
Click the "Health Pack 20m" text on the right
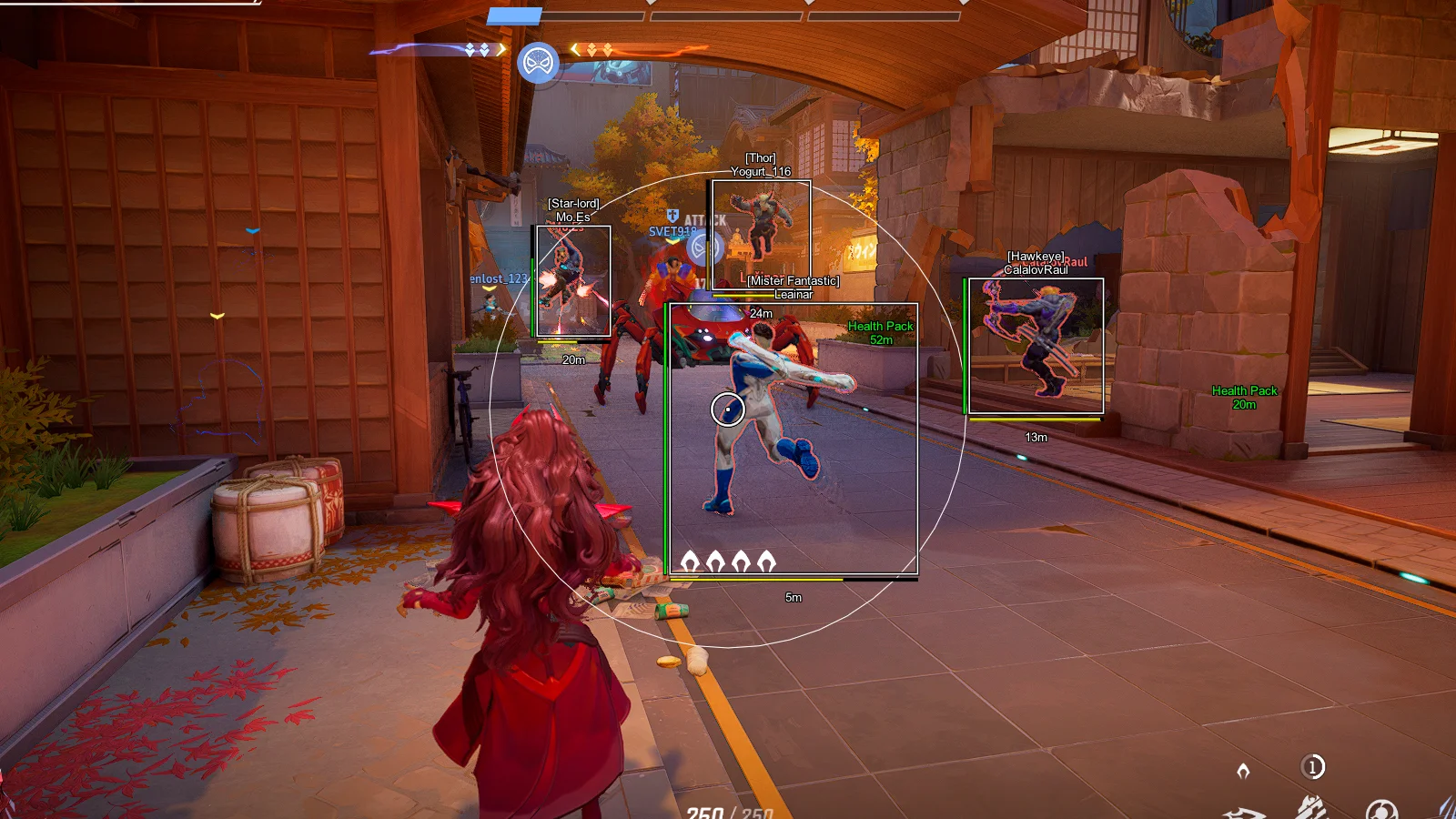[x=1244, y=398]
